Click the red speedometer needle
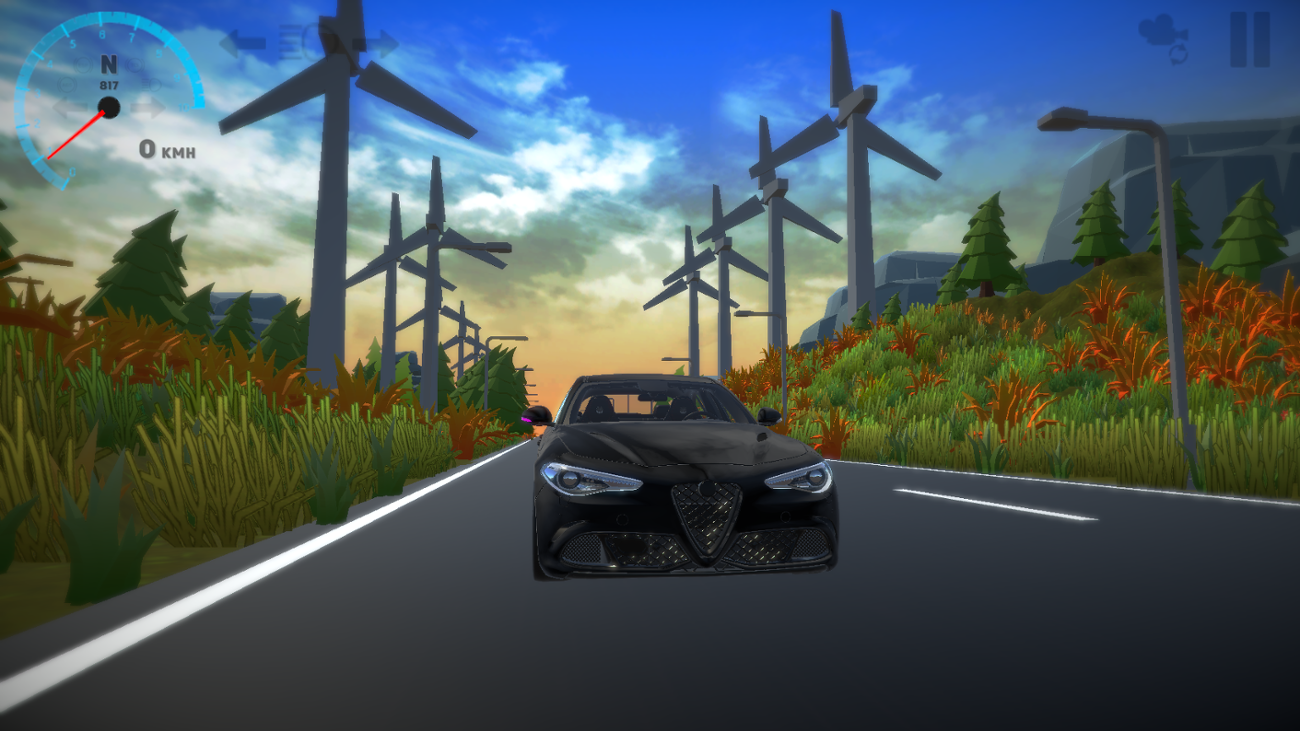This screenshot has height=731, width=1300. click(x=76, y=136)
